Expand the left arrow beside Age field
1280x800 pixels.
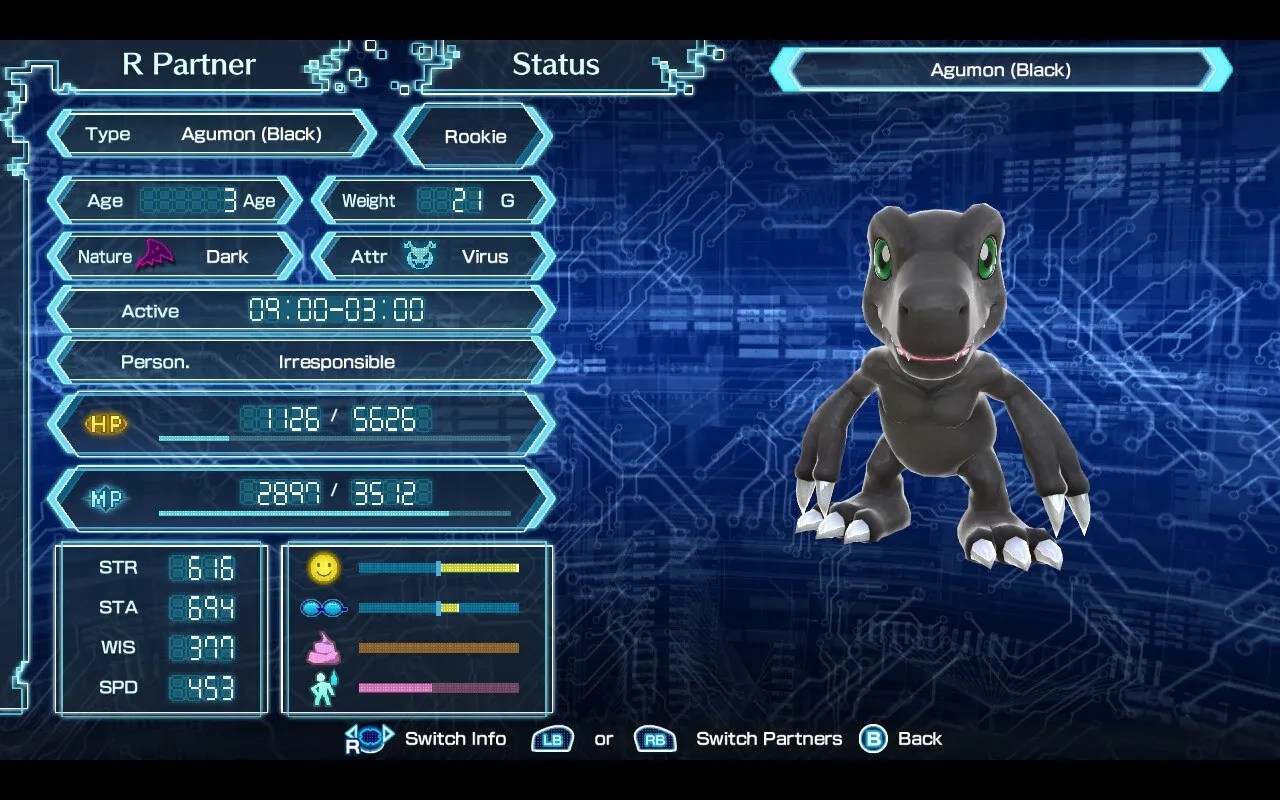58,200
